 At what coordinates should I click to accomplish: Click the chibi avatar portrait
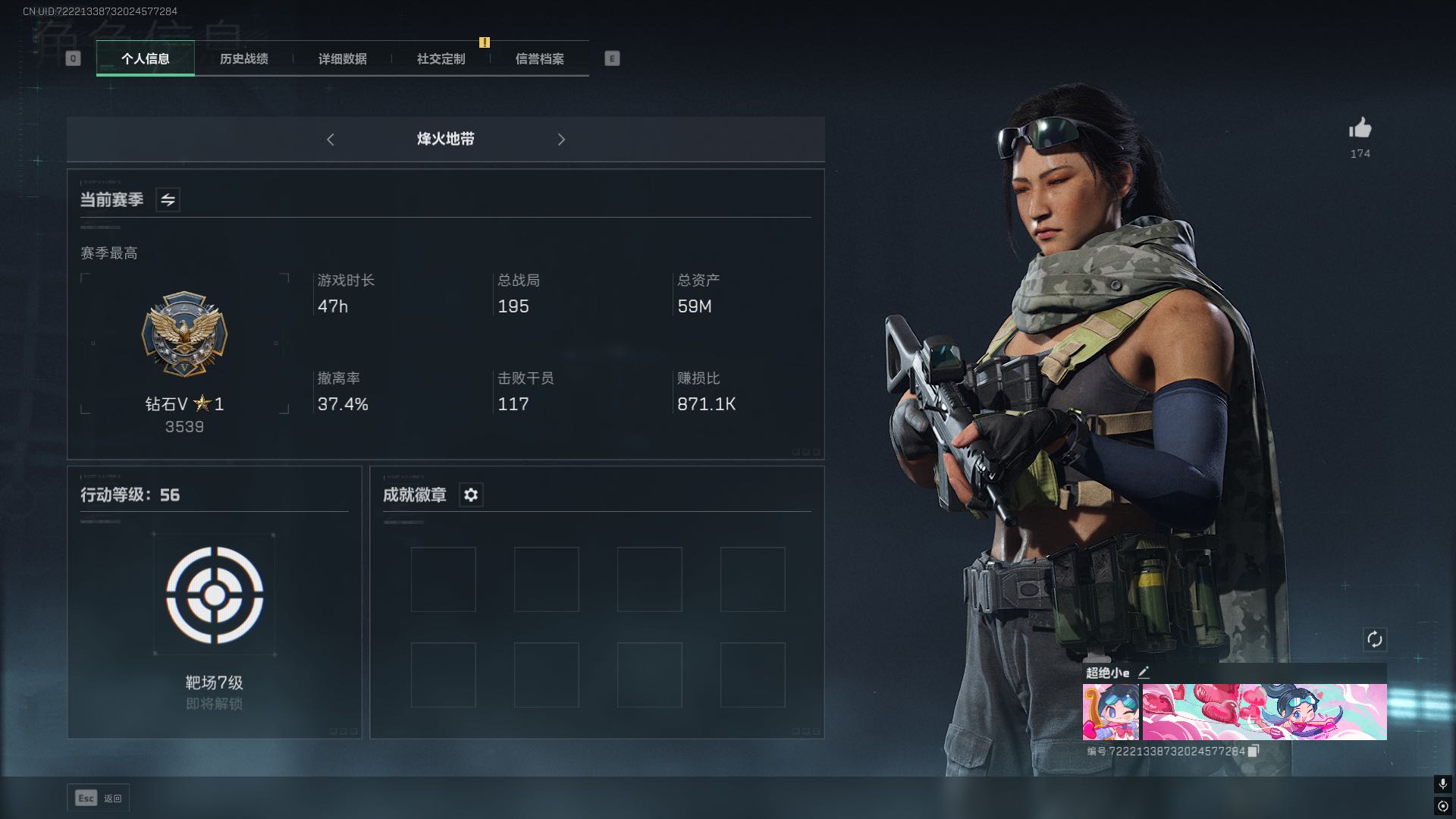[x=1110, y=711]
